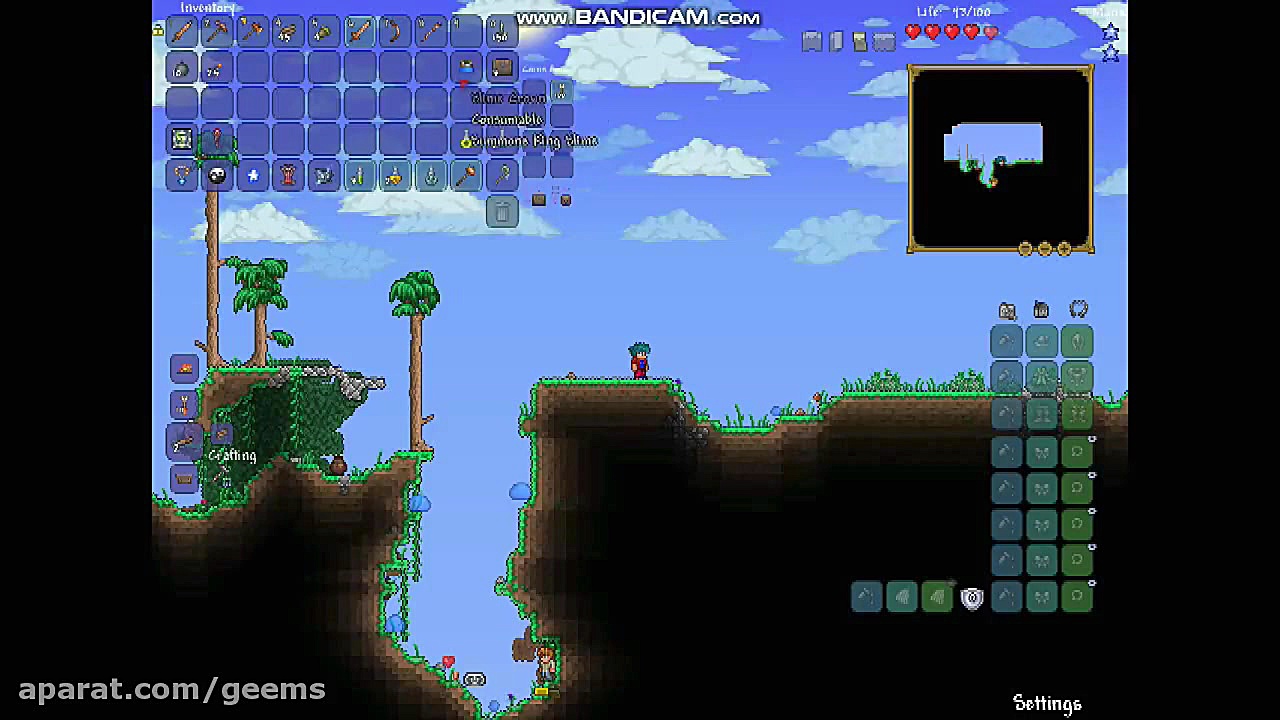Click the trash slot below the inventory
The width and height of the screenshot is (1280, 720).
(x=502, y=212)
